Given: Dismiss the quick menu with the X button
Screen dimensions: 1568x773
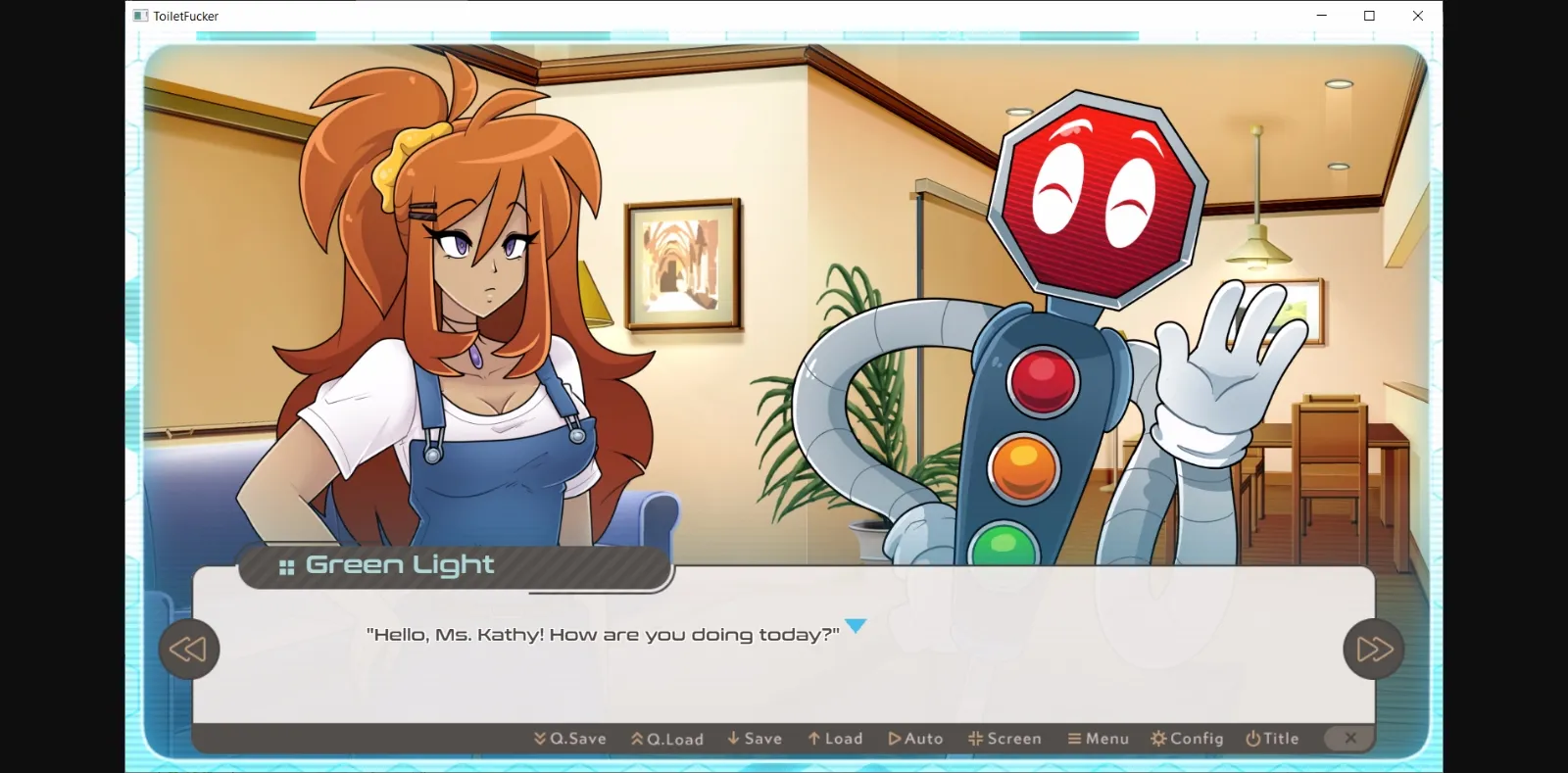Looking at the screenshot, I should click(x=1349, y=738).
